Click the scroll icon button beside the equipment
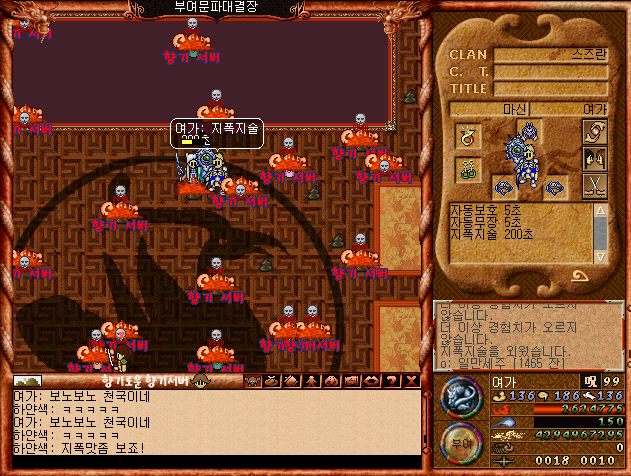 pyautogui.click(x=593, y=132)
